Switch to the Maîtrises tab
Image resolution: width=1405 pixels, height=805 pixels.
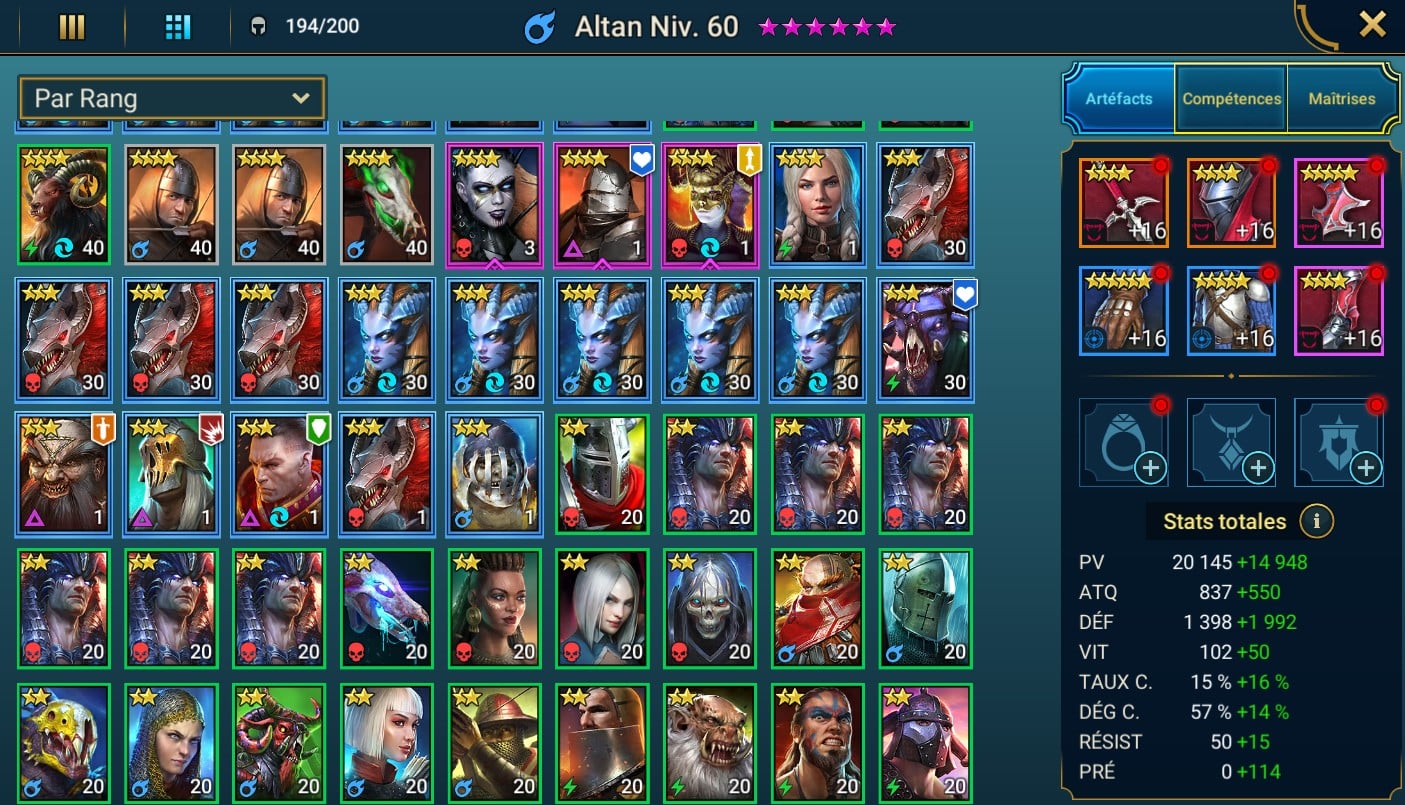1341,99
